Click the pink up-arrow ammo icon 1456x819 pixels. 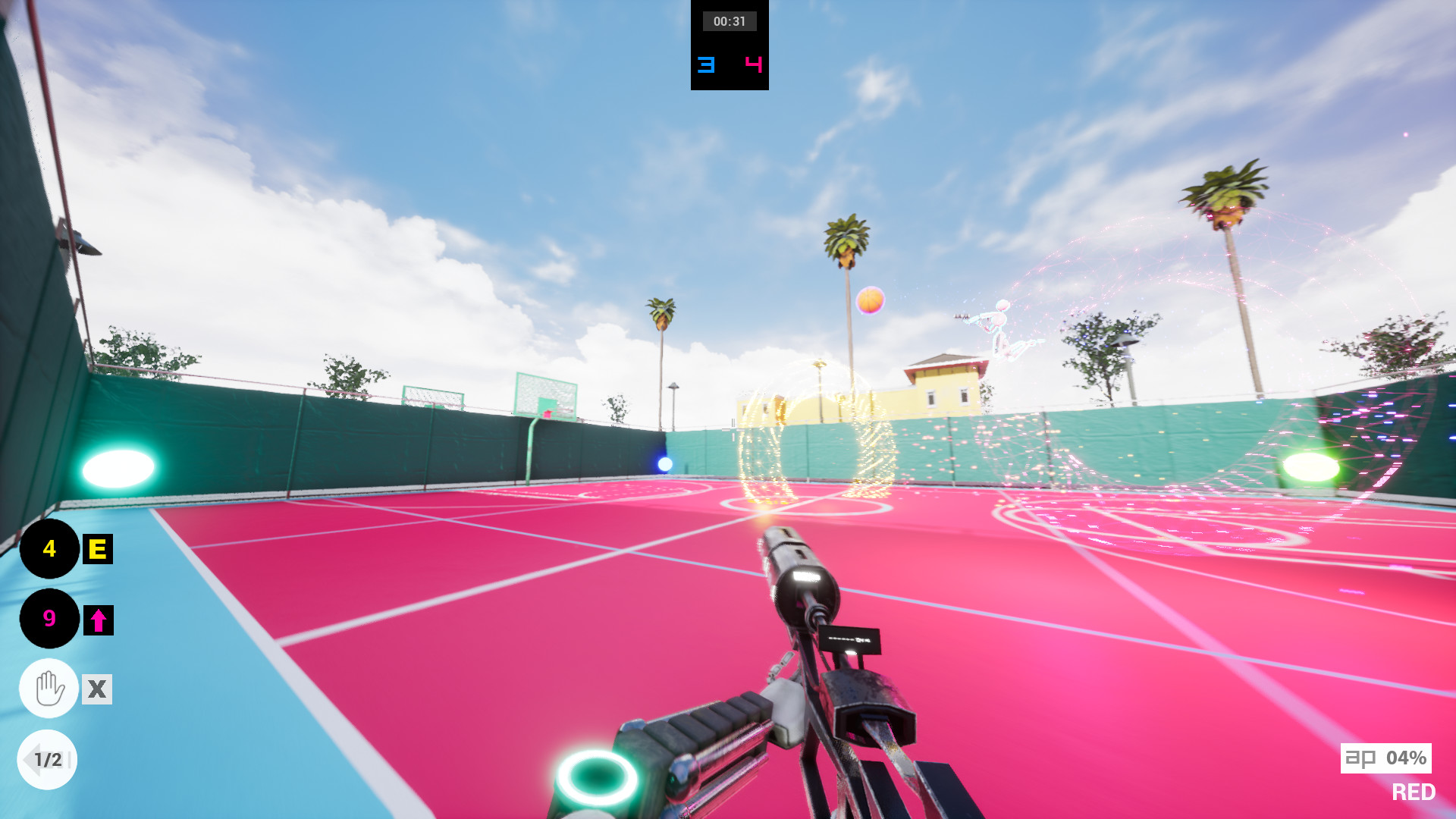[x=99, y=620]
